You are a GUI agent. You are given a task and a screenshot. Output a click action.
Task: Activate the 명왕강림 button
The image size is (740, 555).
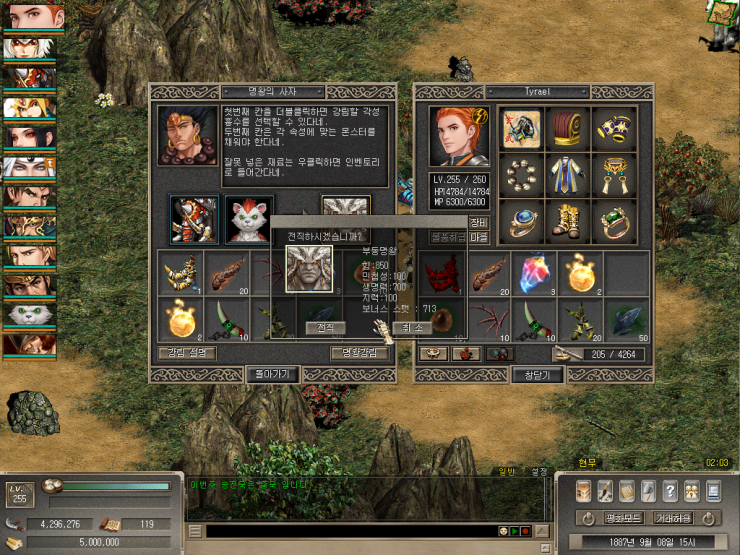(x=359, y=353)
